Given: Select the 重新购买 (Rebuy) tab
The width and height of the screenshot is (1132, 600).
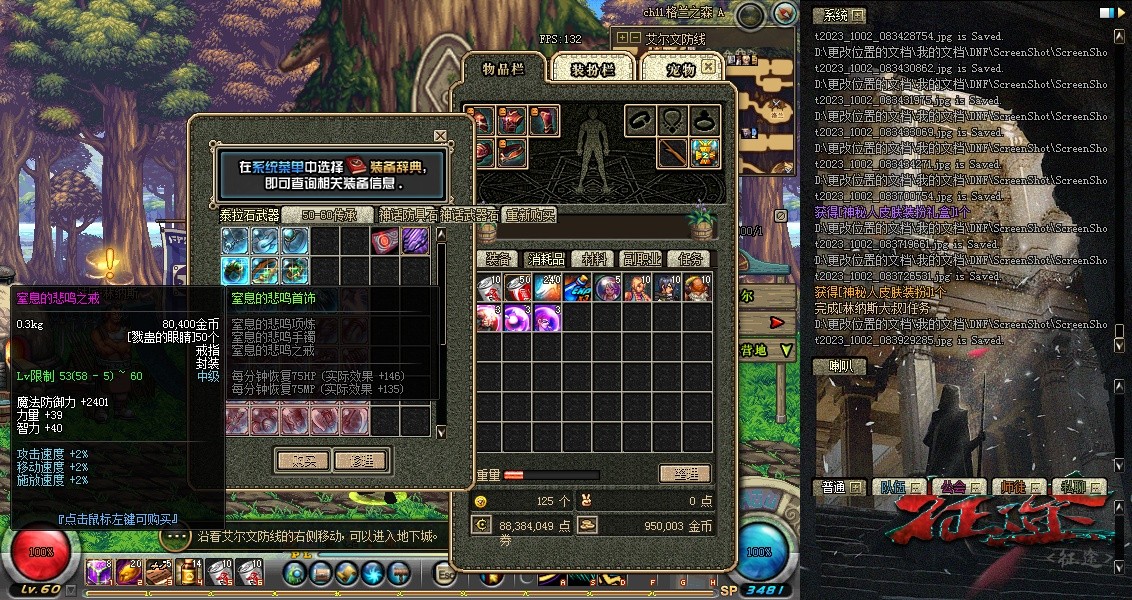Looking at the screenshot, I should (529, 215).
